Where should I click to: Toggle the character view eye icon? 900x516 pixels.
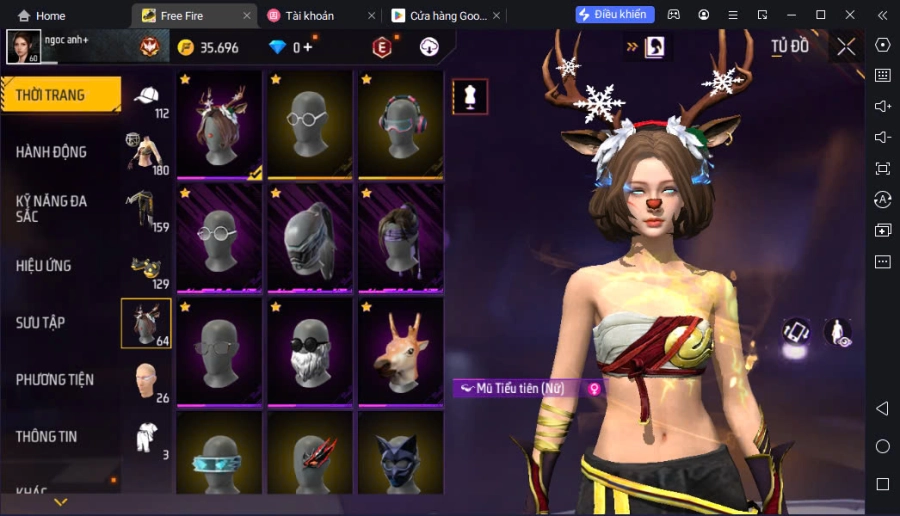(x=838, y=333)
